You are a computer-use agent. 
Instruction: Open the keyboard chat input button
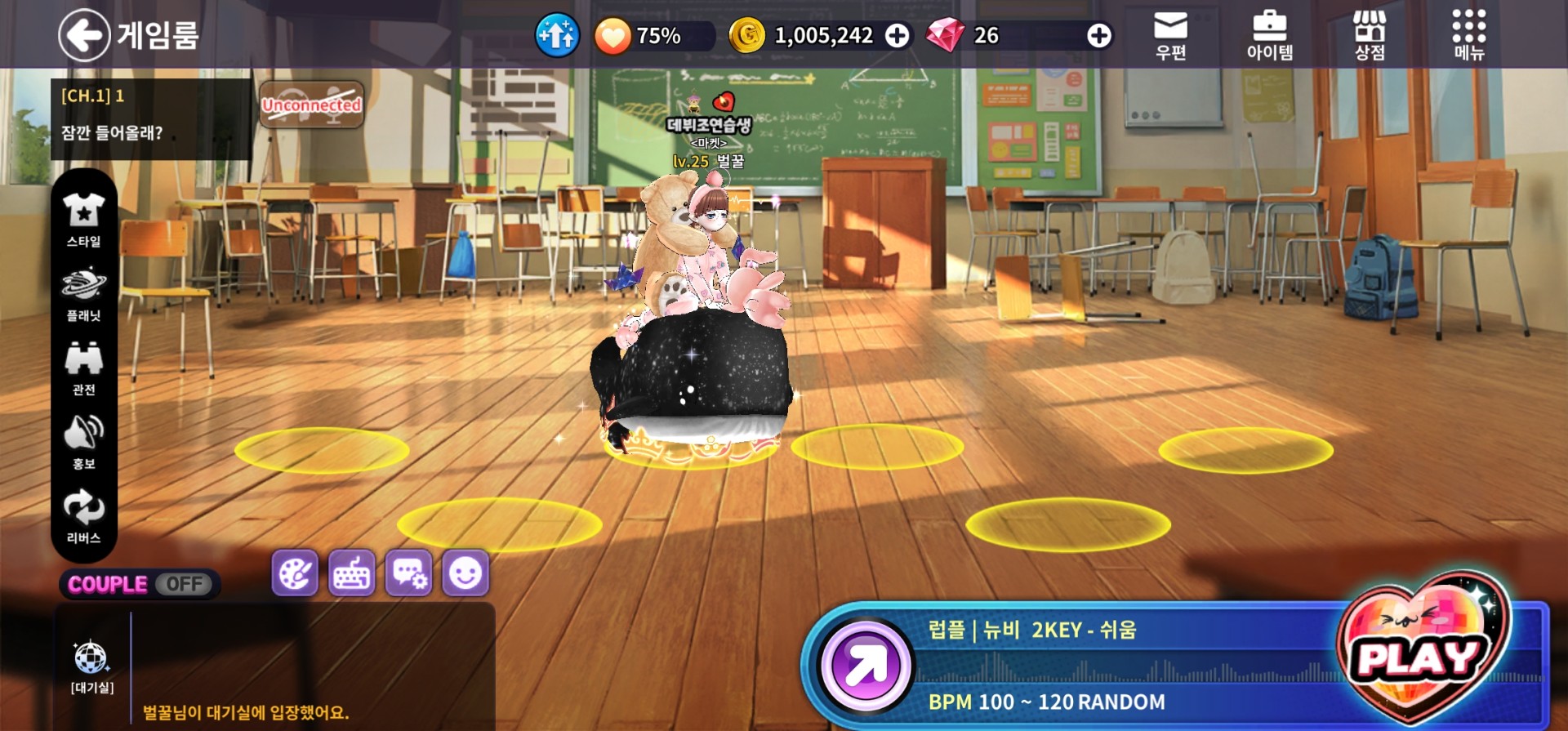(352, 573)
